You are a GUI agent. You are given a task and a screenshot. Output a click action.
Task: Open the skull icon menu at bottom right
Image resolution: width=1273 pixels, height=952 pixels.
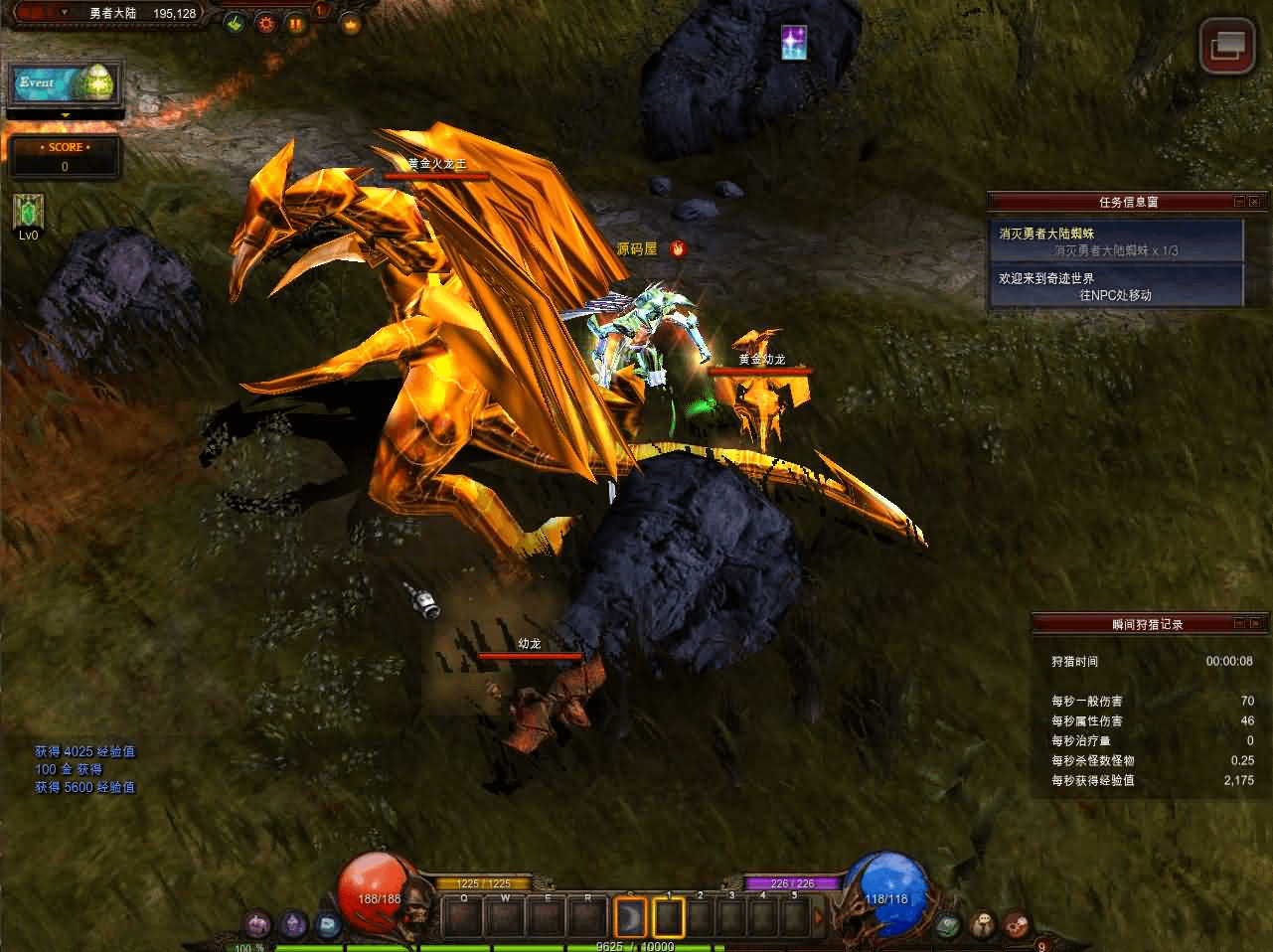click(983, 925)
